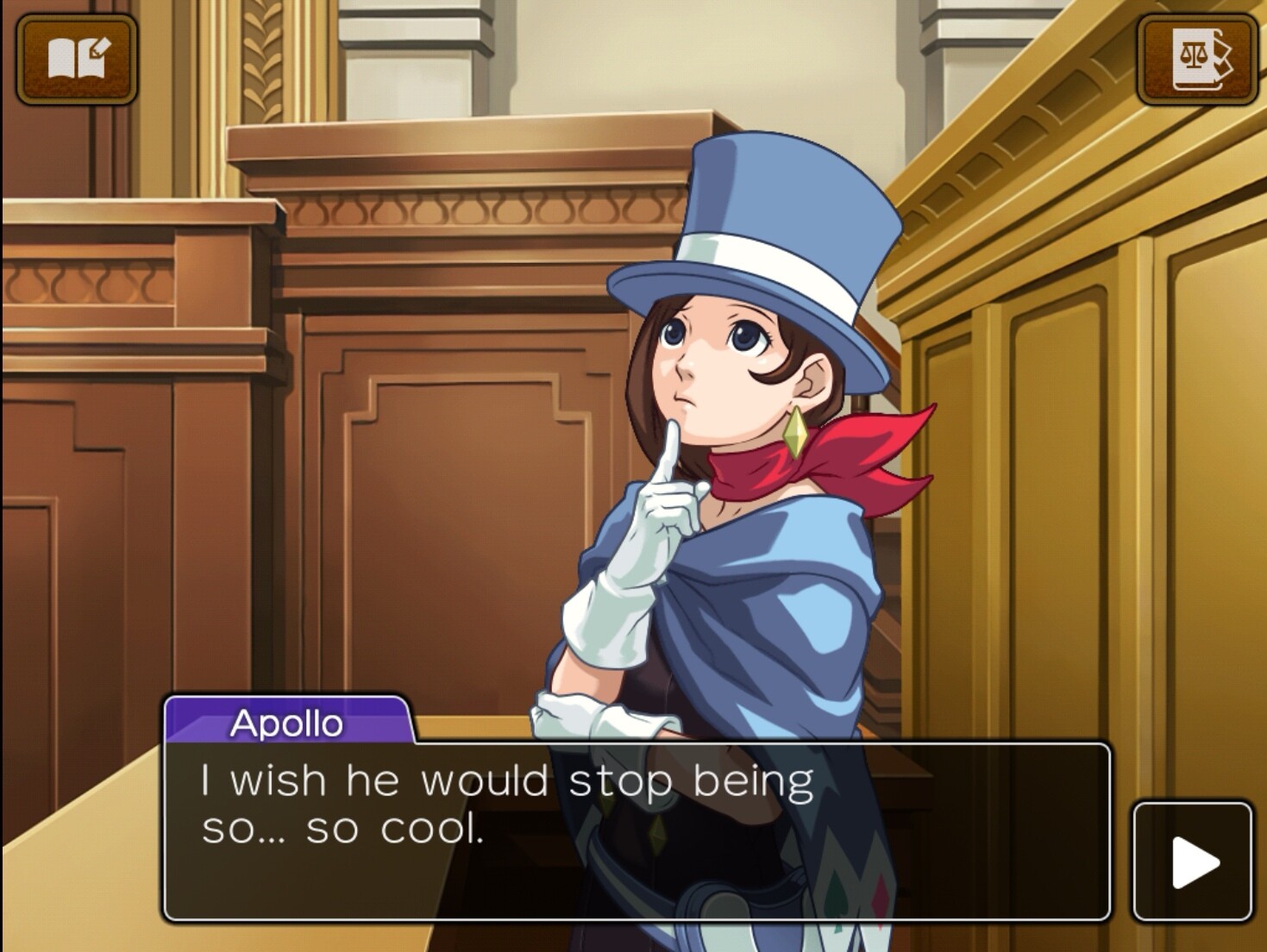Open the Court Record scales icon
The width and height of the screenshot is (1267, 952).
coord(1196,59)
